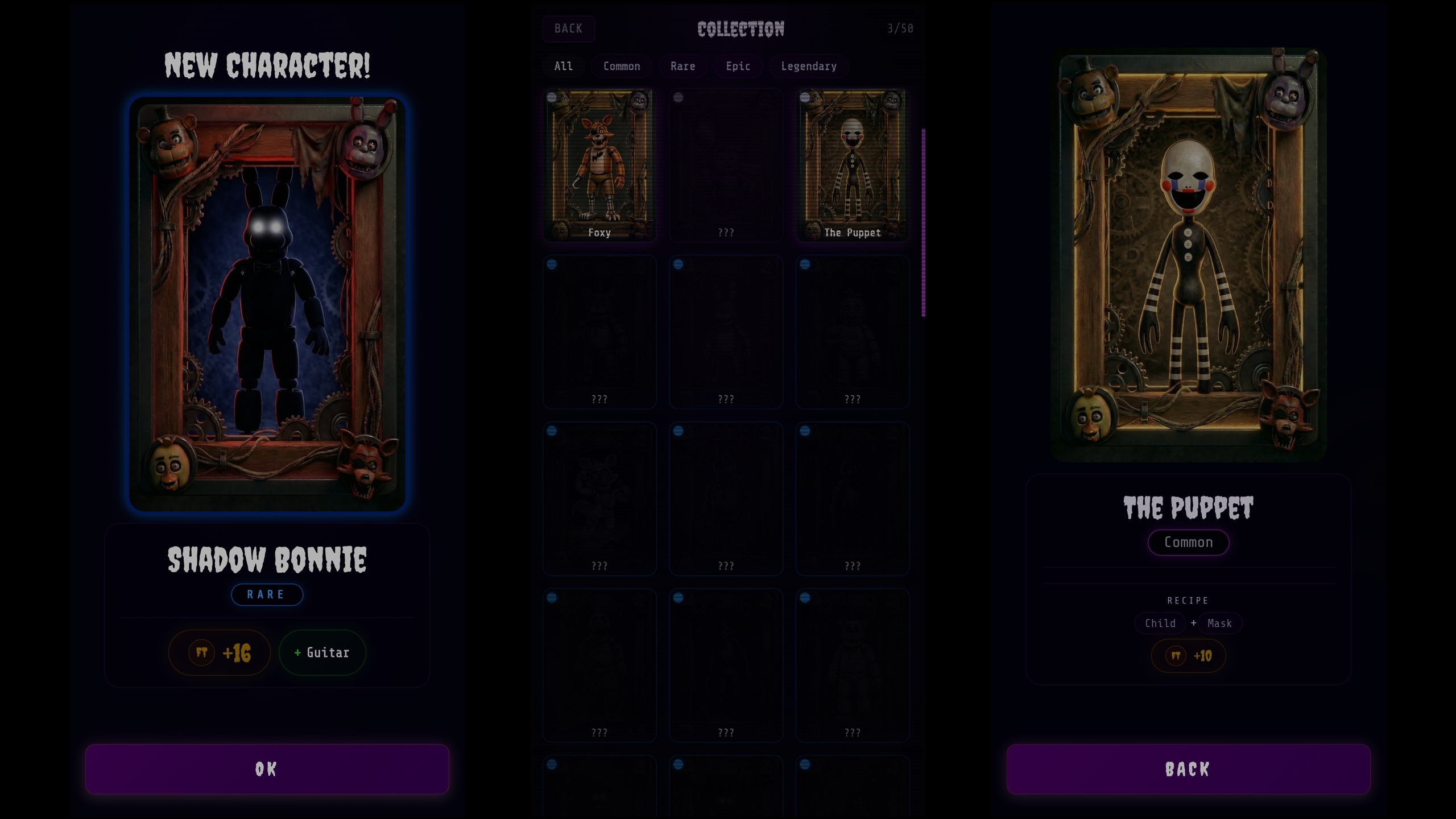Click the small Back button beside Collection
The height and width of the screenshot is (819, 1456).
568,28
